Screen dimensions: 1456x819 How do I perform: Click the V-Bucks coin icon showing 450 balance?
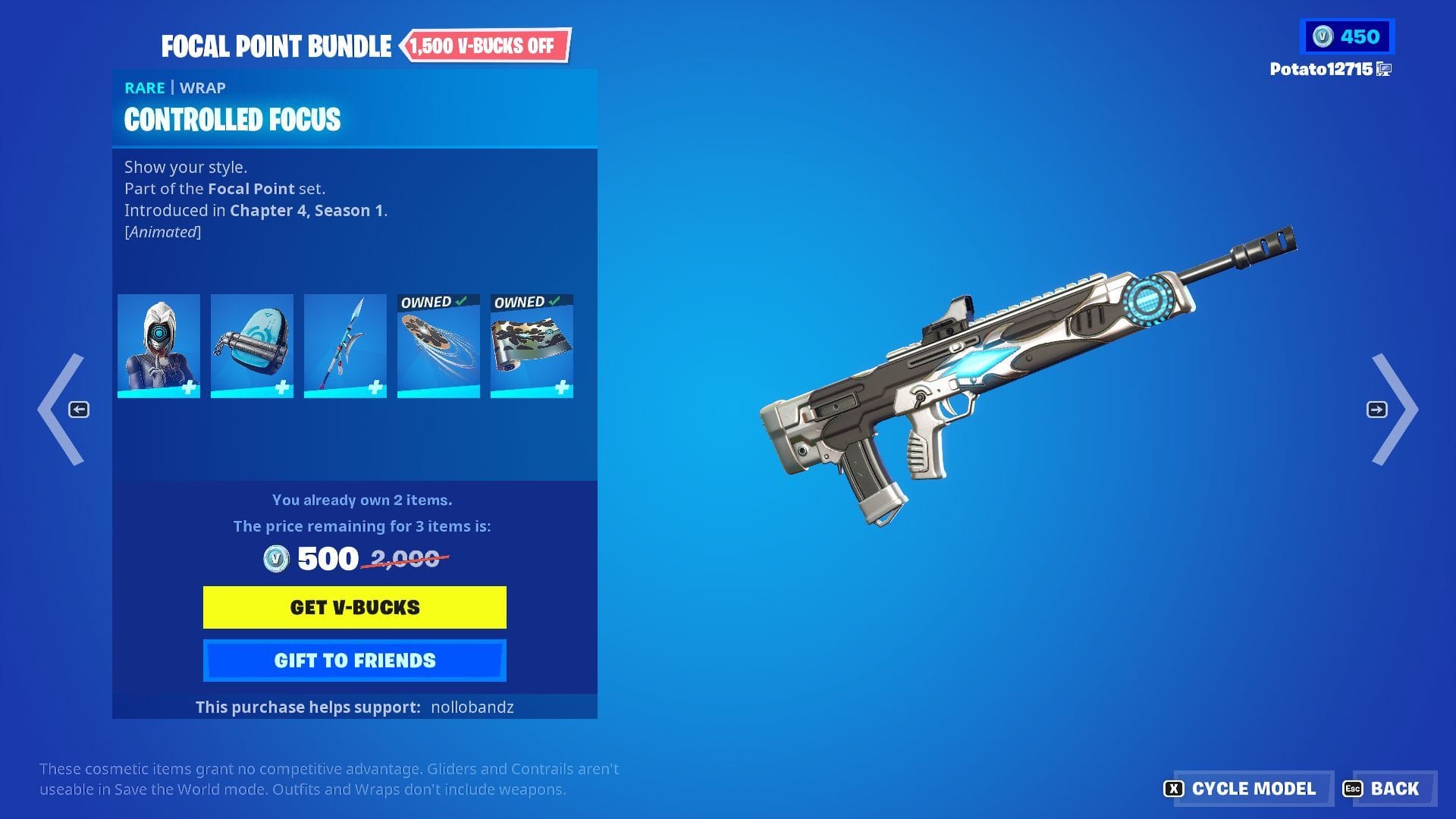1323,35
